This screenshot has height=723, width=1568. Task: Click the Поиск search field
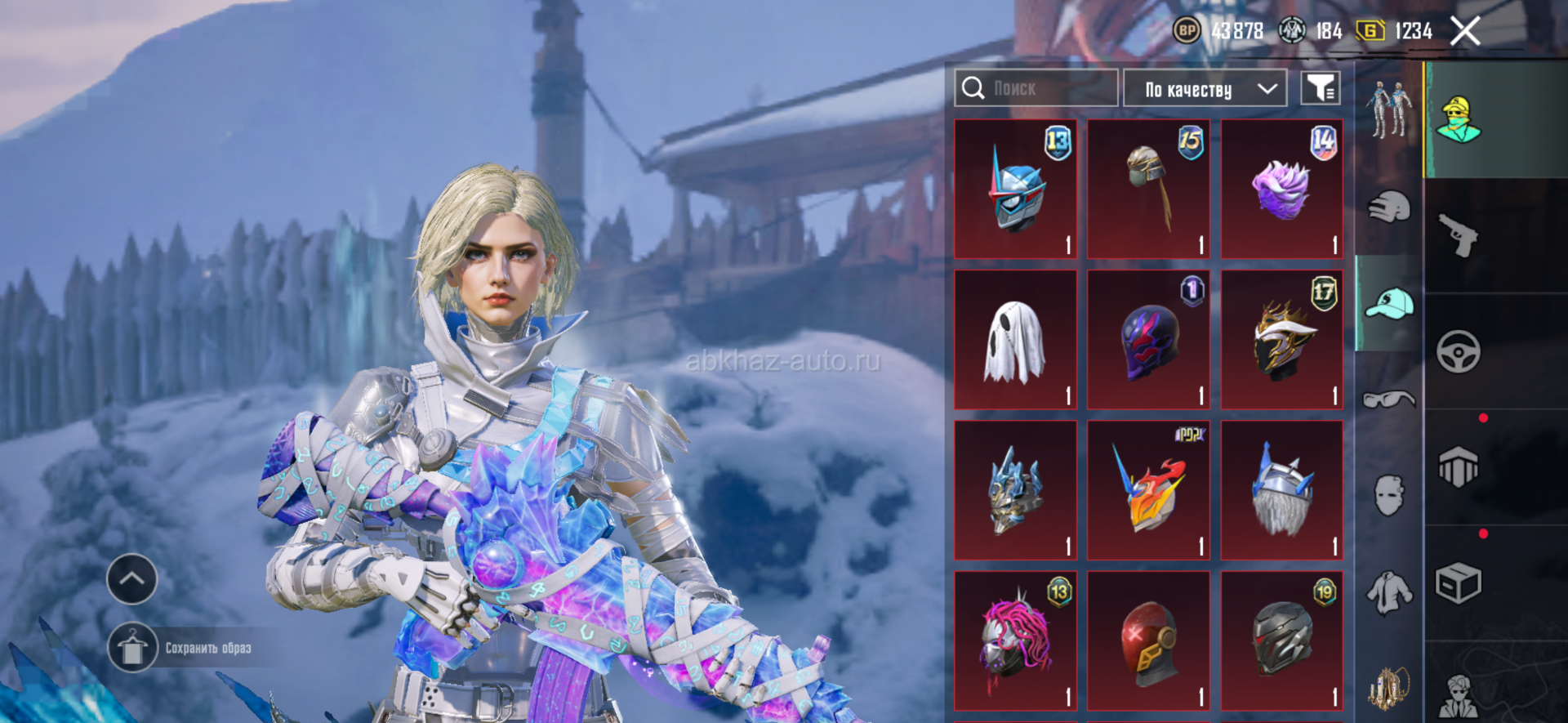coord(1036,88)
